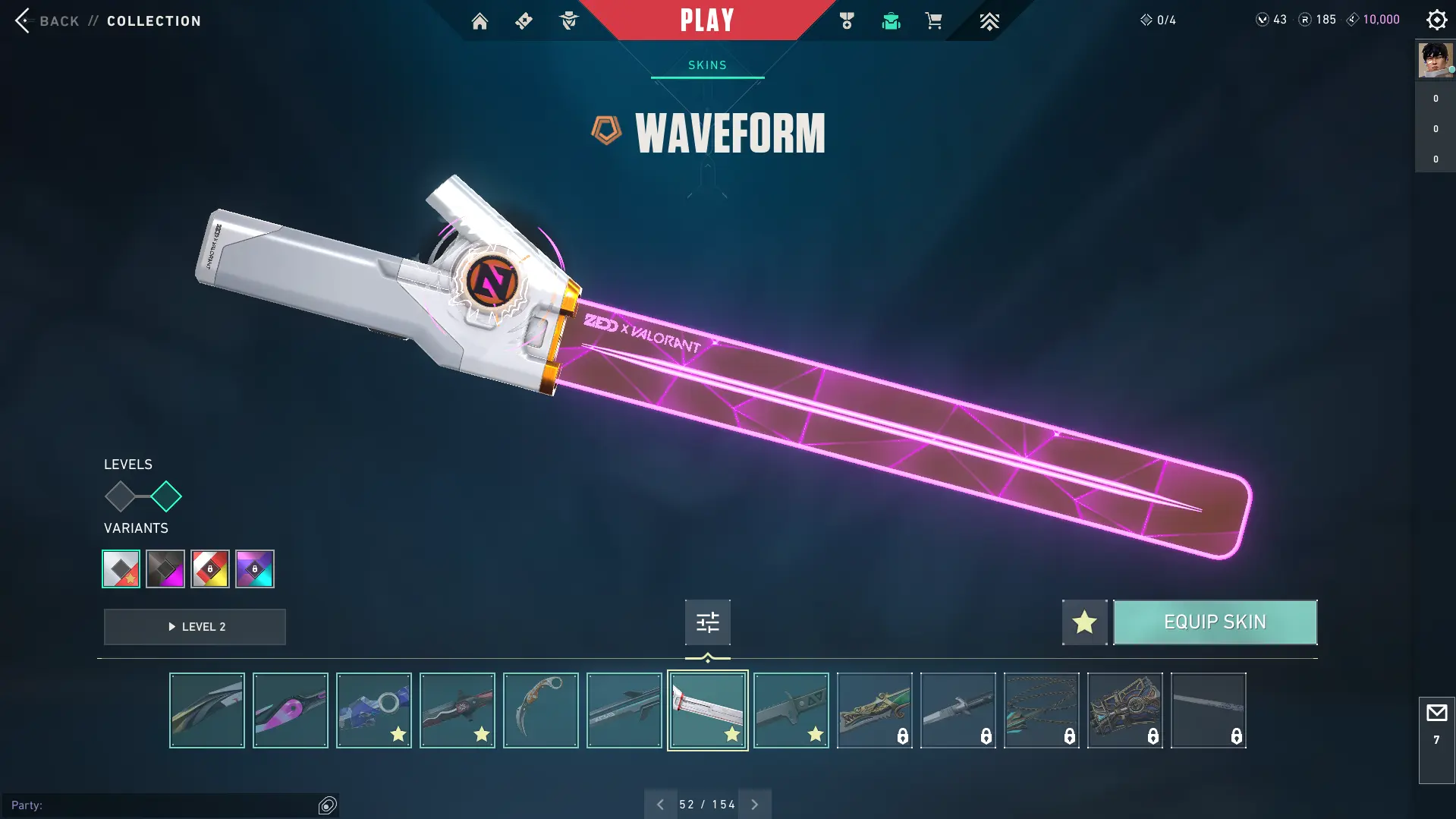Select the locked purple and cyan variant
Image resolution: width=1456 pixels, height=819 pixels.
255,569
